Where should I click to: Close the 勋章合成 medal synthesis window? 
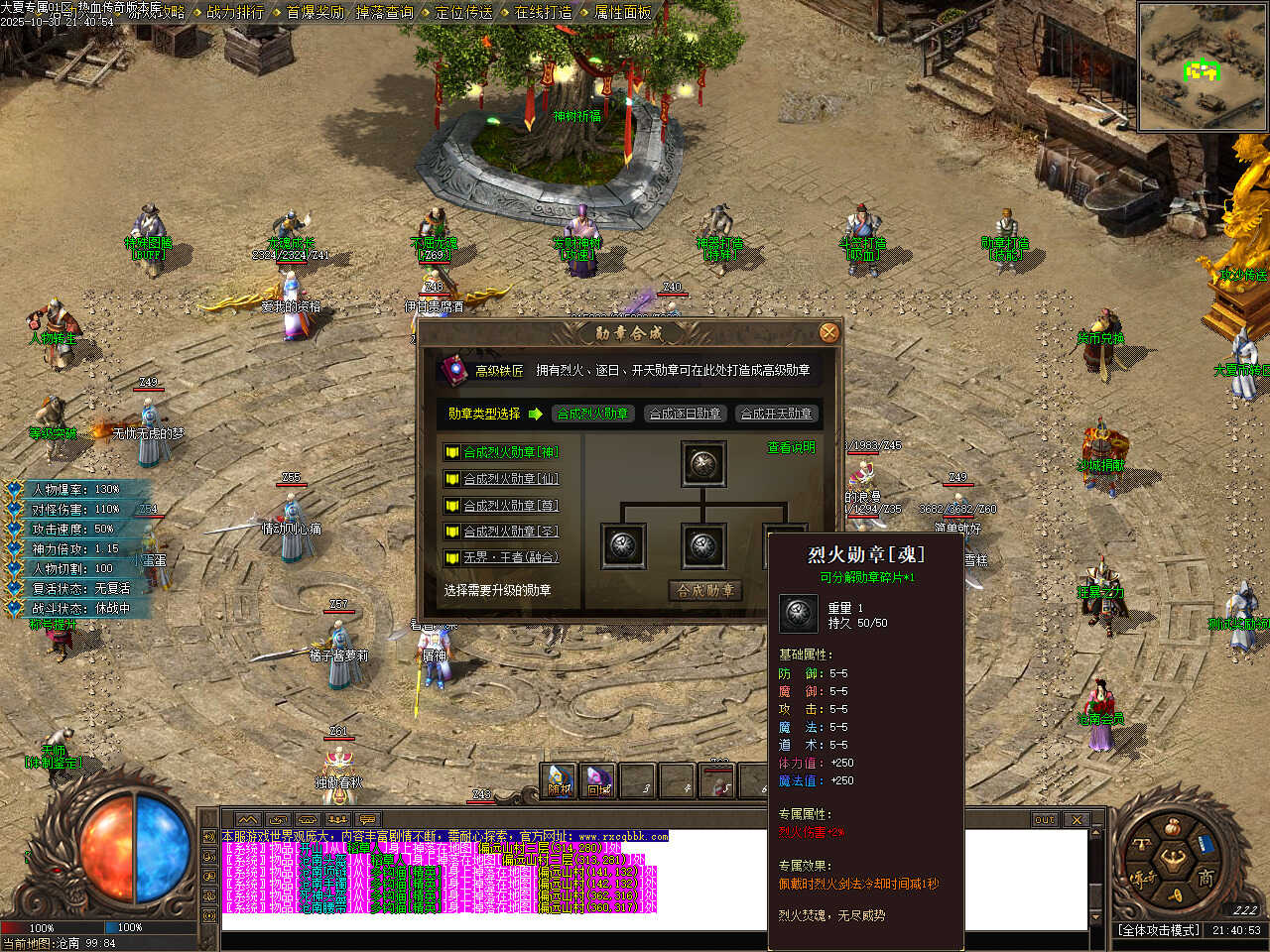click(x=828, y=333)
